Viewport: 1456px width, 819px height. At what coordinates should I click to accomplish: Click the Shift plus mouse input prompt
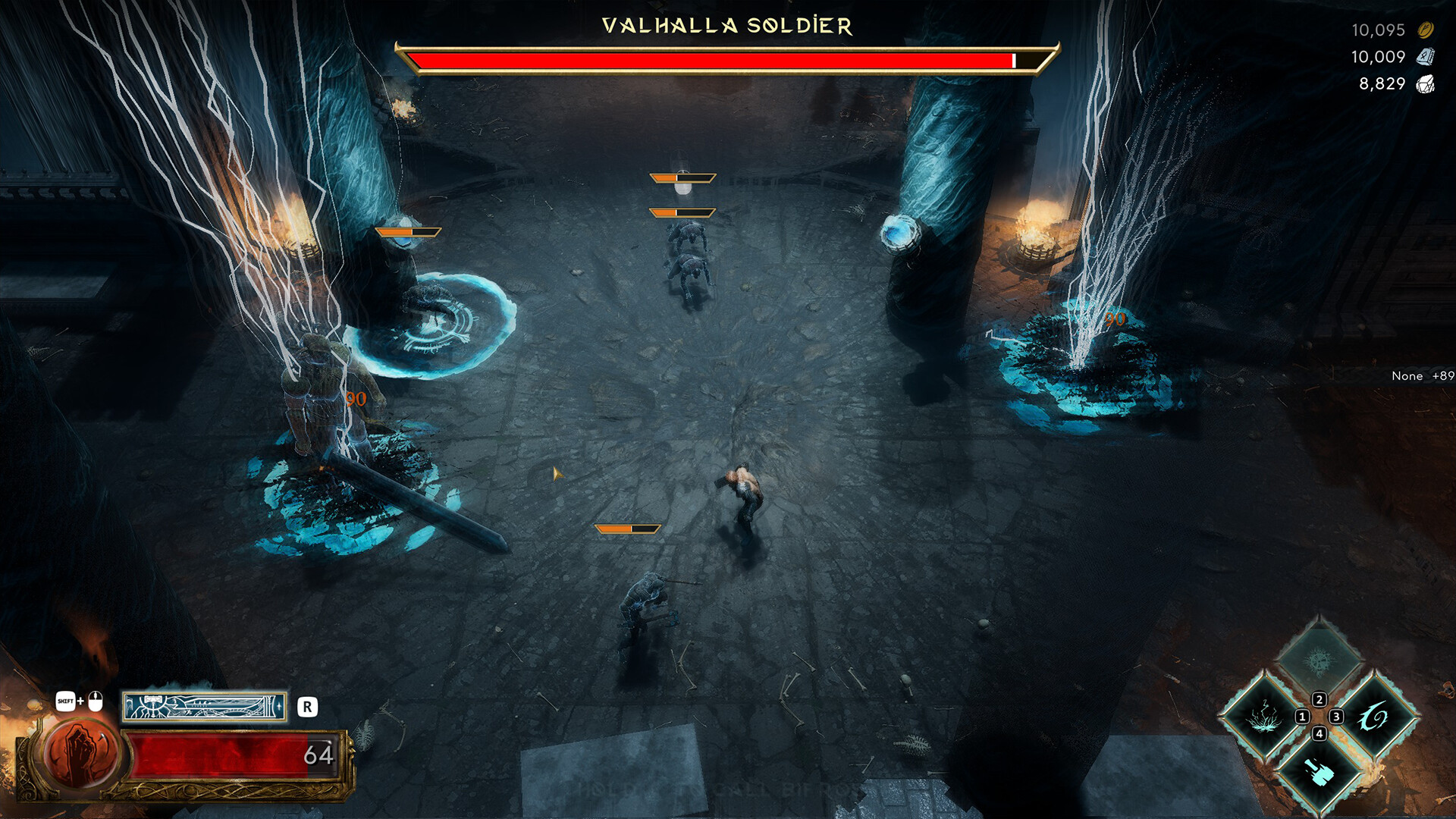pos(80,702)
